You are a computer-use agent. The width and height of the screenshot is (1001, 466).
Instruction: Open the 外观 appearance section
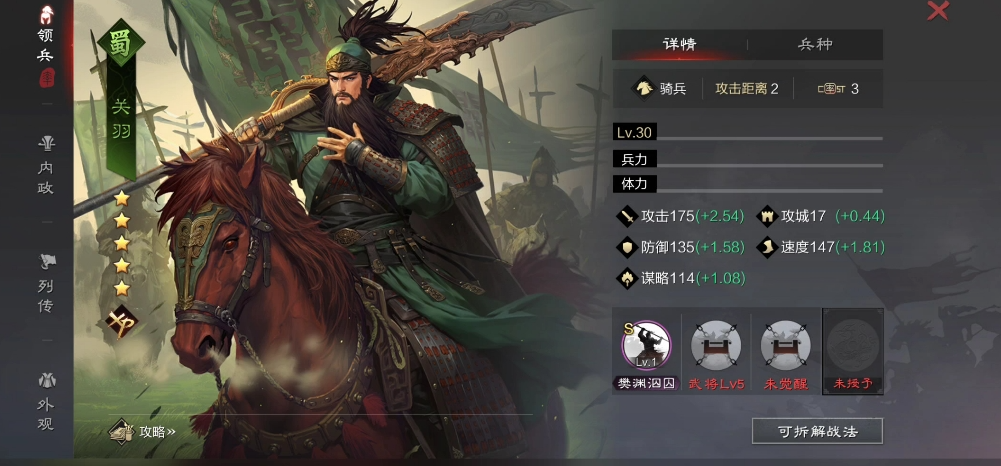(45, 398)
